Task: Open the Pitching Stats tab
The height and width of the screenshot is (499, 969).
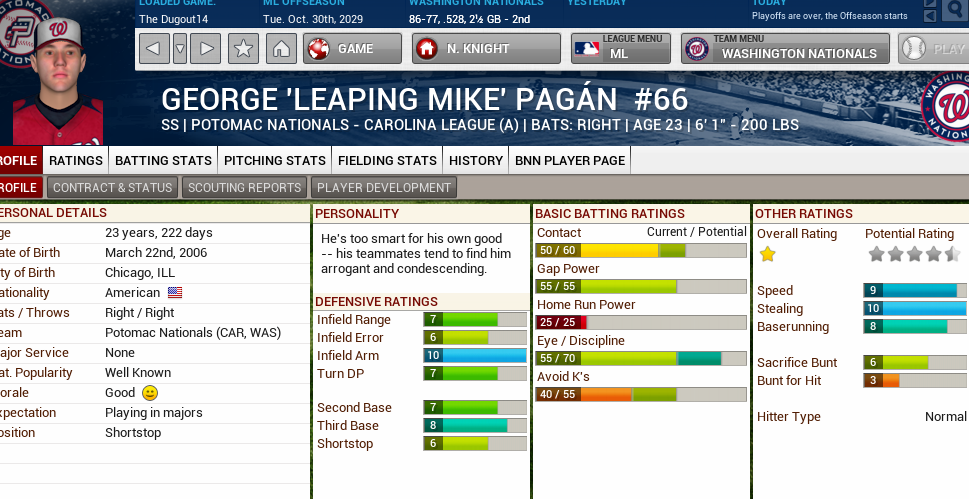Action: [x=275, y=160]
